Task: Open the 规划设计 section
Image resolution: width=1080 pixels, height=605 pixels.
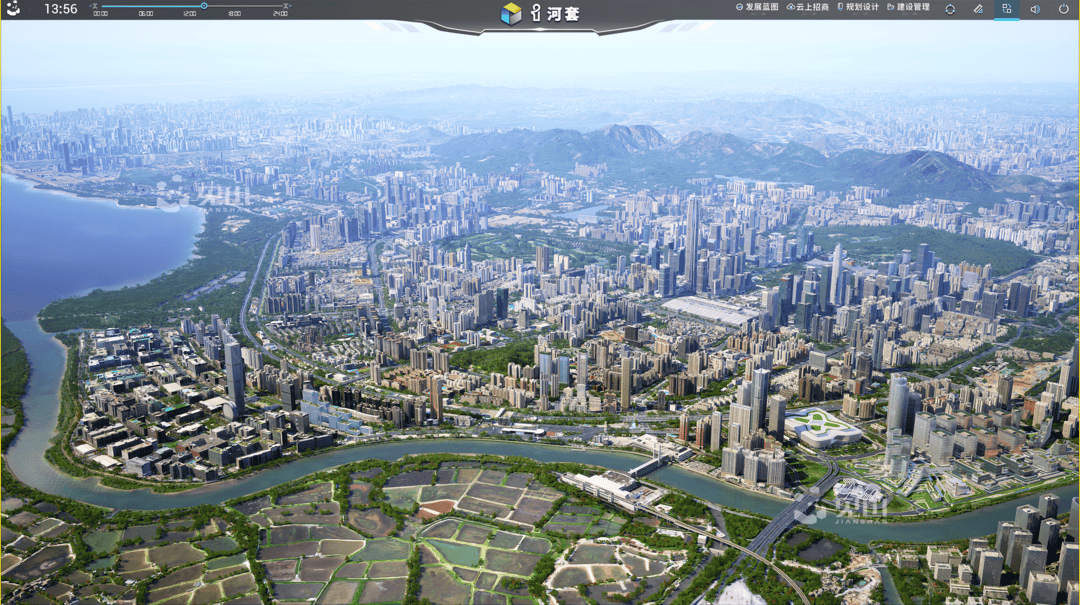Action: tap(858, 7)
